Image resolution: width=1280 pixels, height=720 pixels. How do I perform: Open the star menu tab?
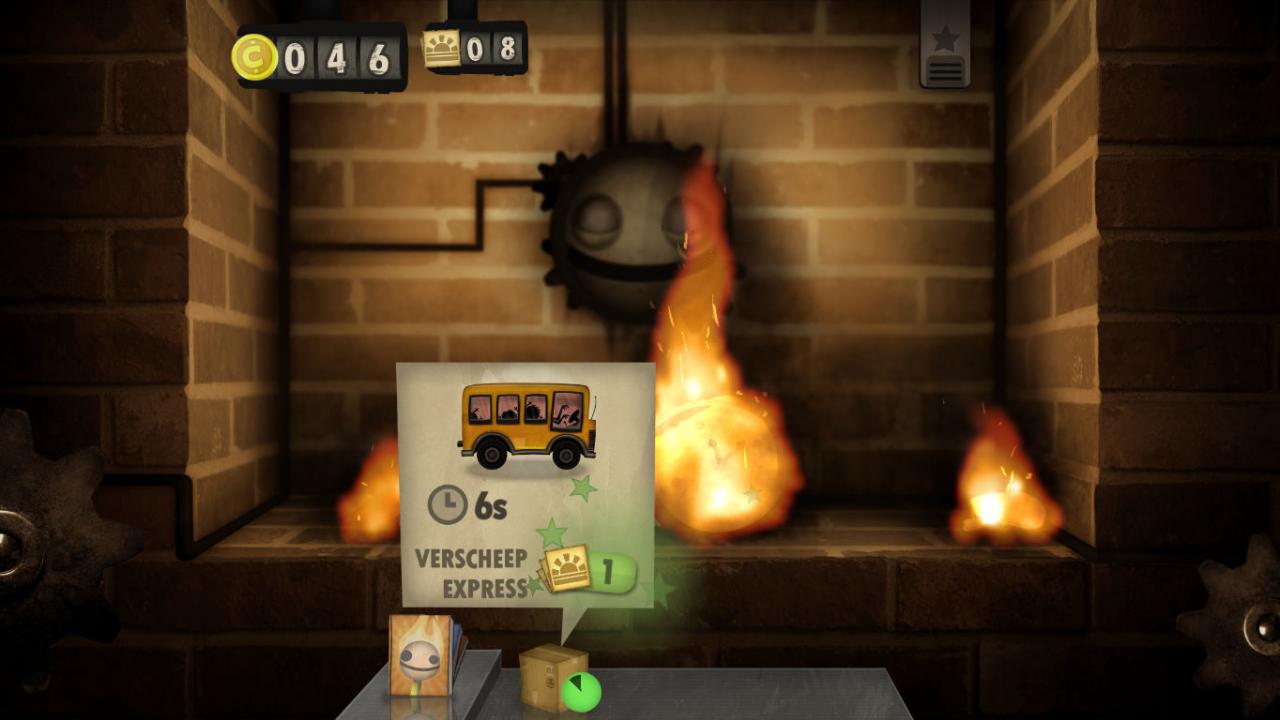point(945,47)
